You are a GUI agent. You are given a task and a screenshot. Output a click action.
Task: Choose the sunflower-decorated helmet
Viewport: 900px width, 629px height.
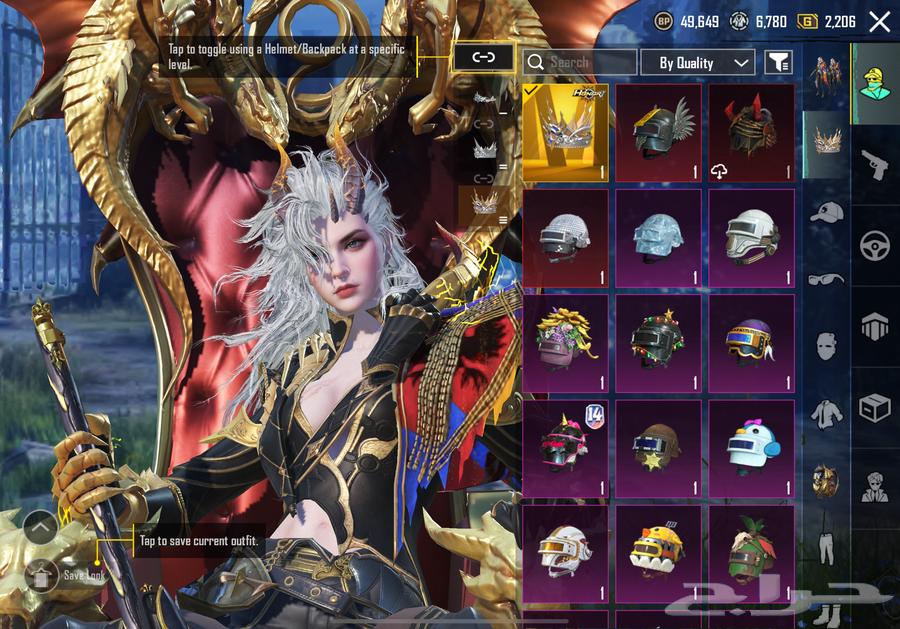[565, 342]
